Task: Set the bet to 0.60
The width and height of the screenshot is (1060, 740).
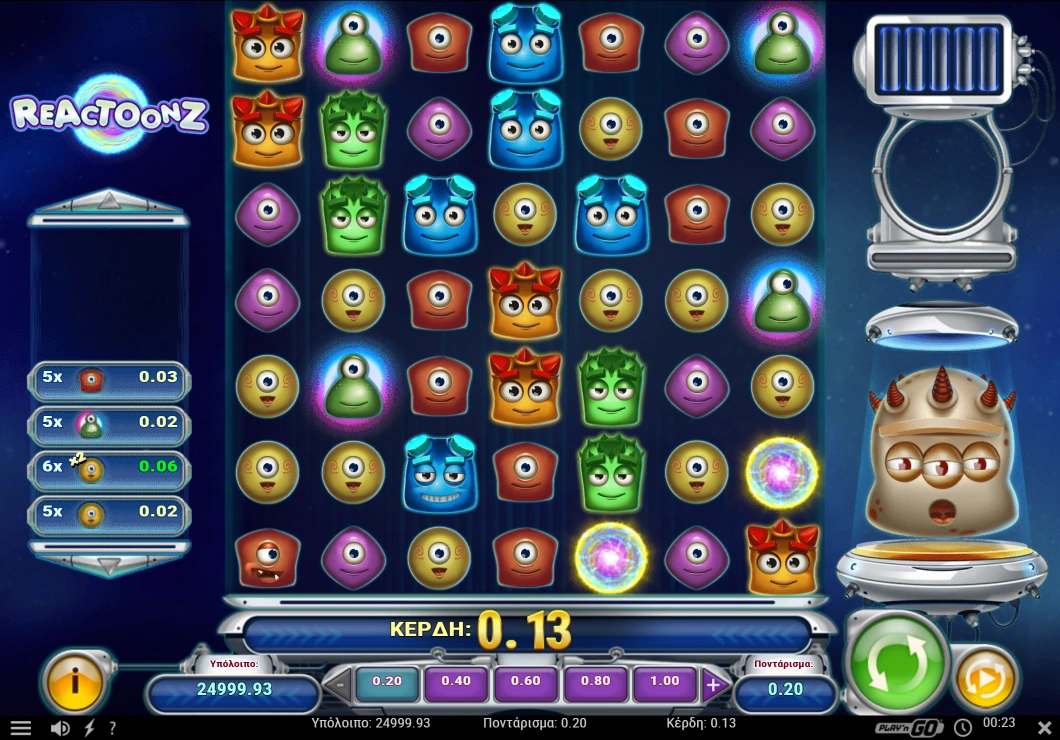Action: tap(525, 682)
